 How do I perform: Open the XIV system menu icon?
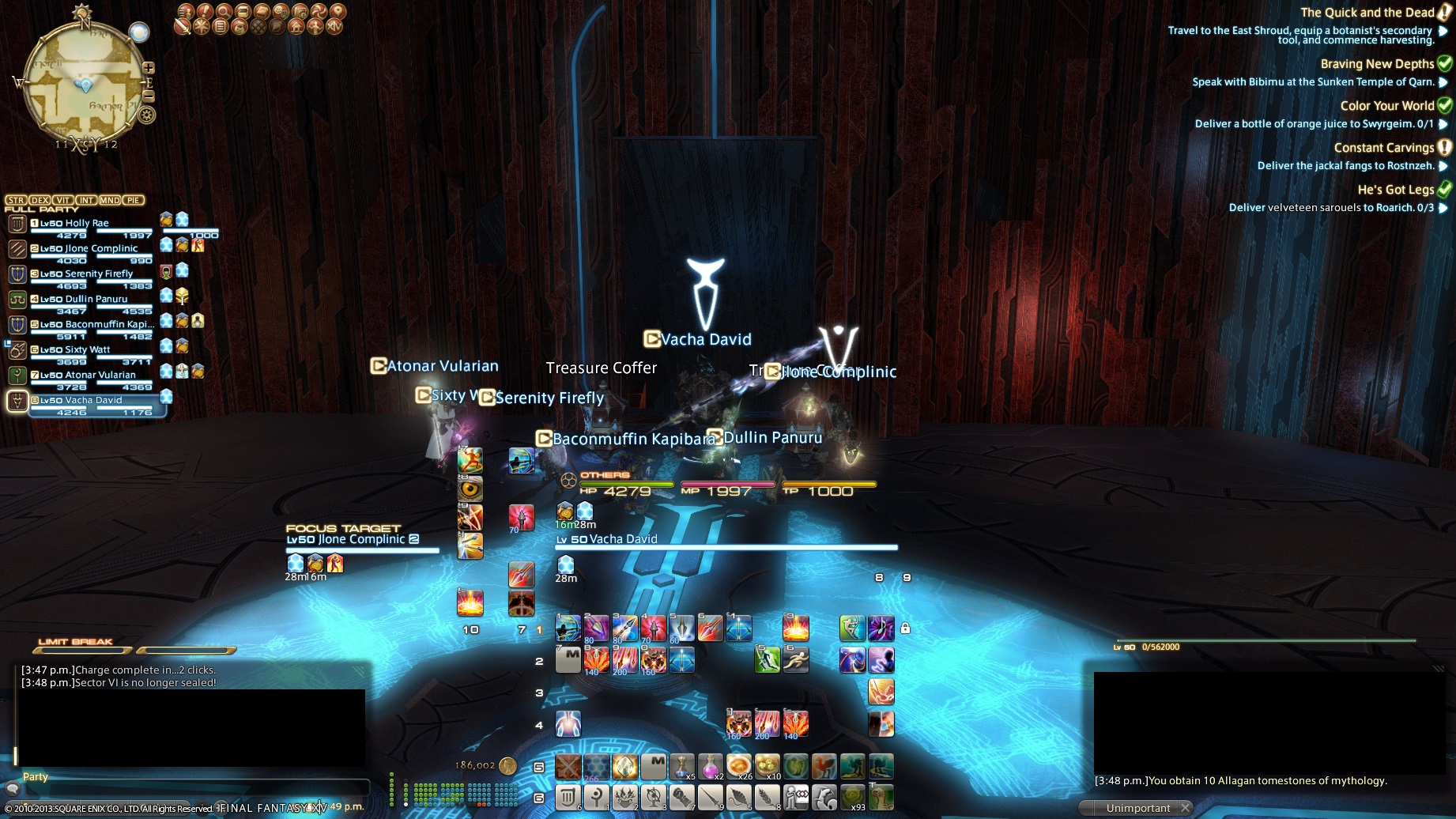[x=334, y=27]
